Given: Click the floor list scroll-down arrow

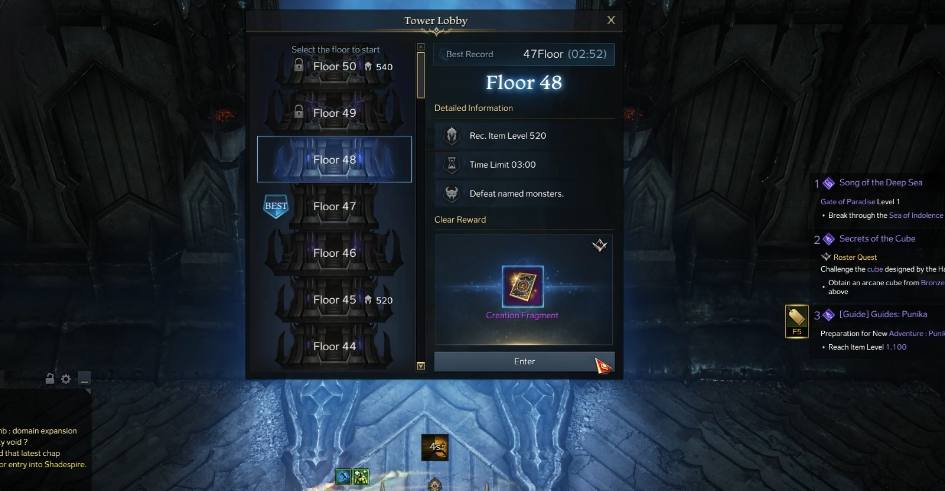Looking at the screenshot, I should pos(421,366).
